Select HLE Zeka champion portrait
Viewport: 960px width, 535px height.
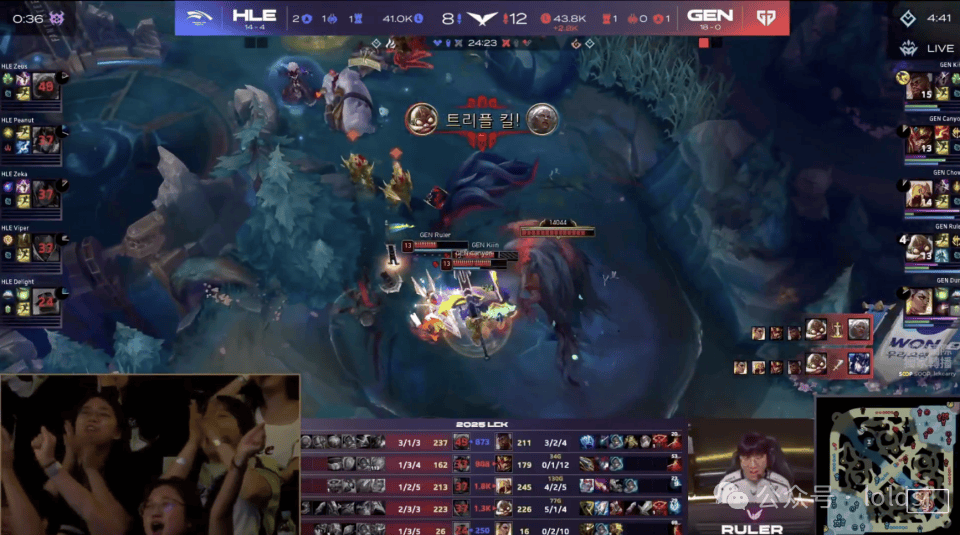pos(45,197)
